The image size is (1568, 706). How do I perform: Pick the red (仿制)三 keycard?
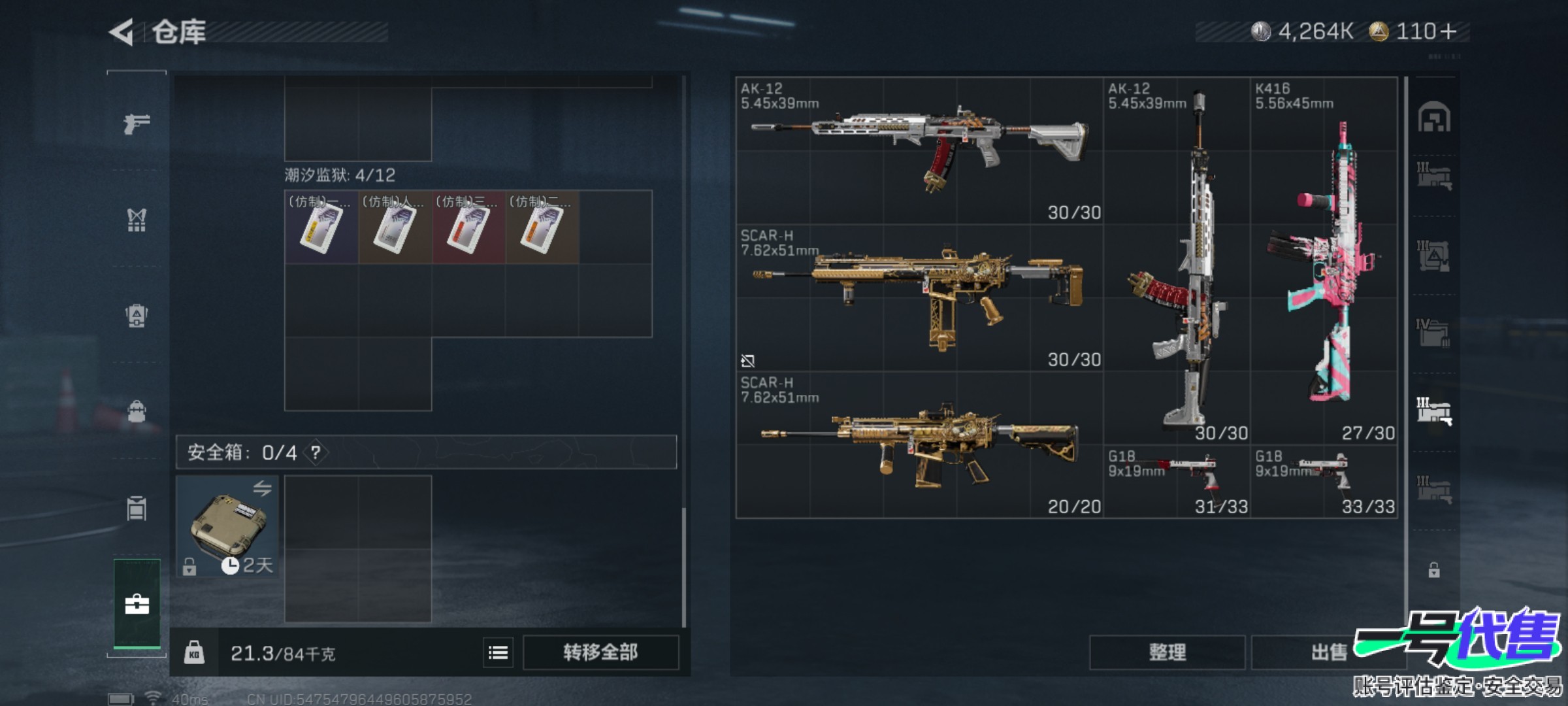click(x=468, y=227)
